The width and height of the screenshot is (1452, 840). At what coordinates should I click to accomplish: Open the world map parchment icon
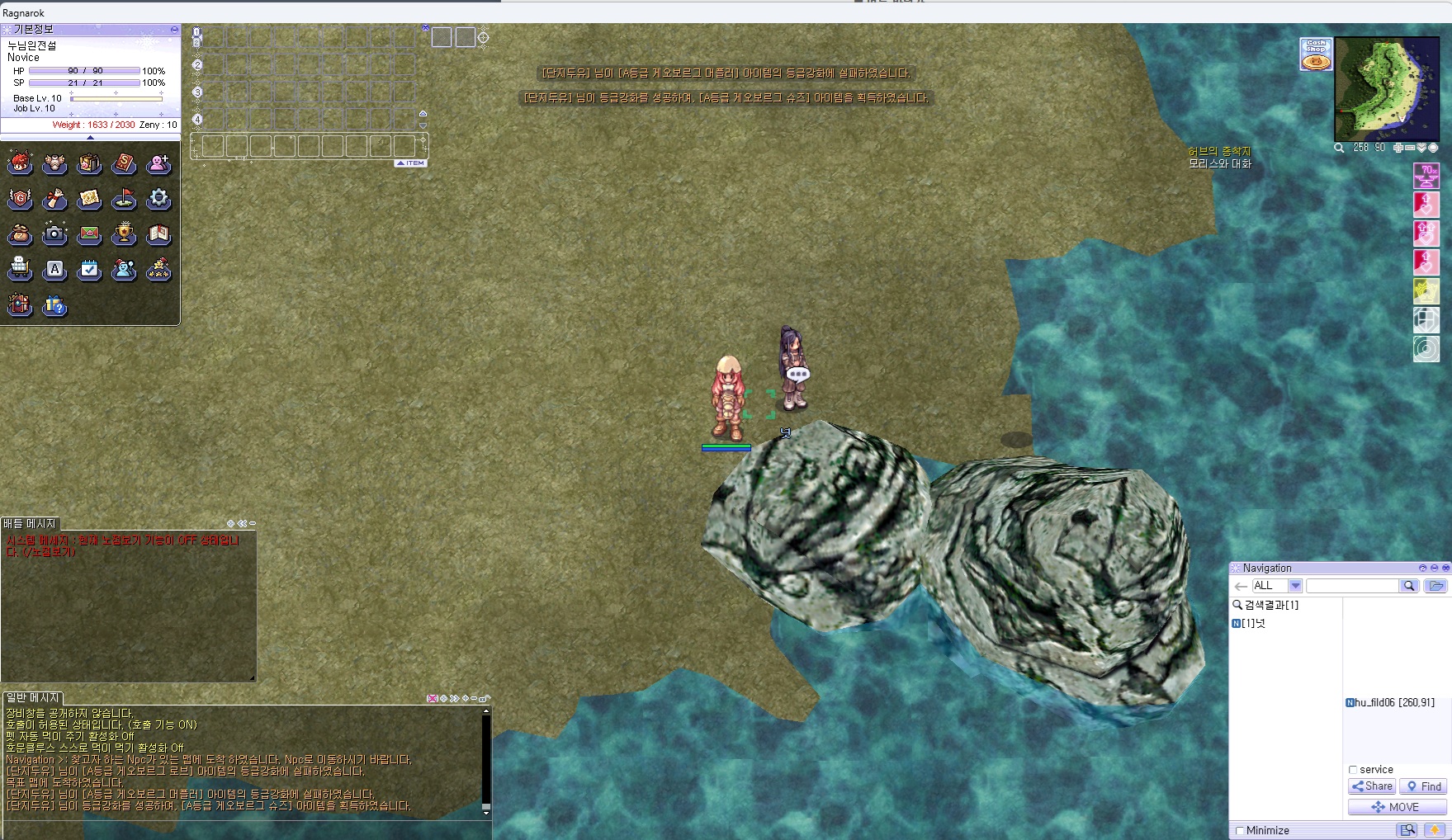[89, 199]
